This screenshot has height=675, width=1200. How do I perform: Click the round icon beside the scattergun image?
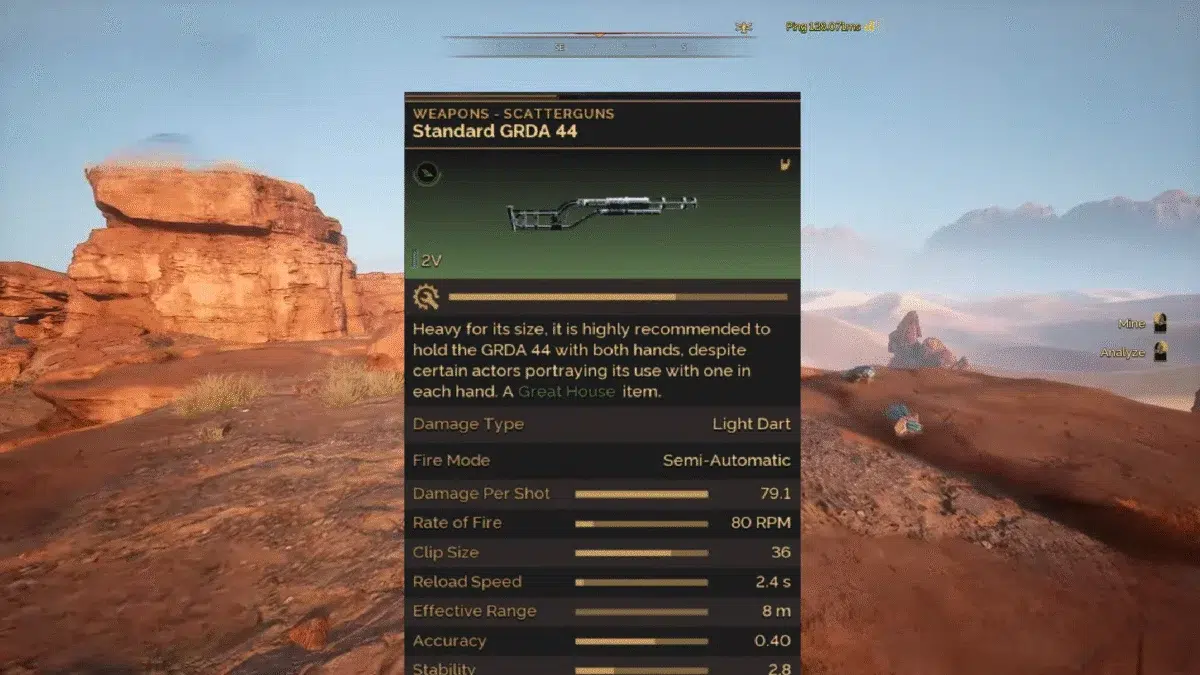pyautogui.click(x=427, y=174)
